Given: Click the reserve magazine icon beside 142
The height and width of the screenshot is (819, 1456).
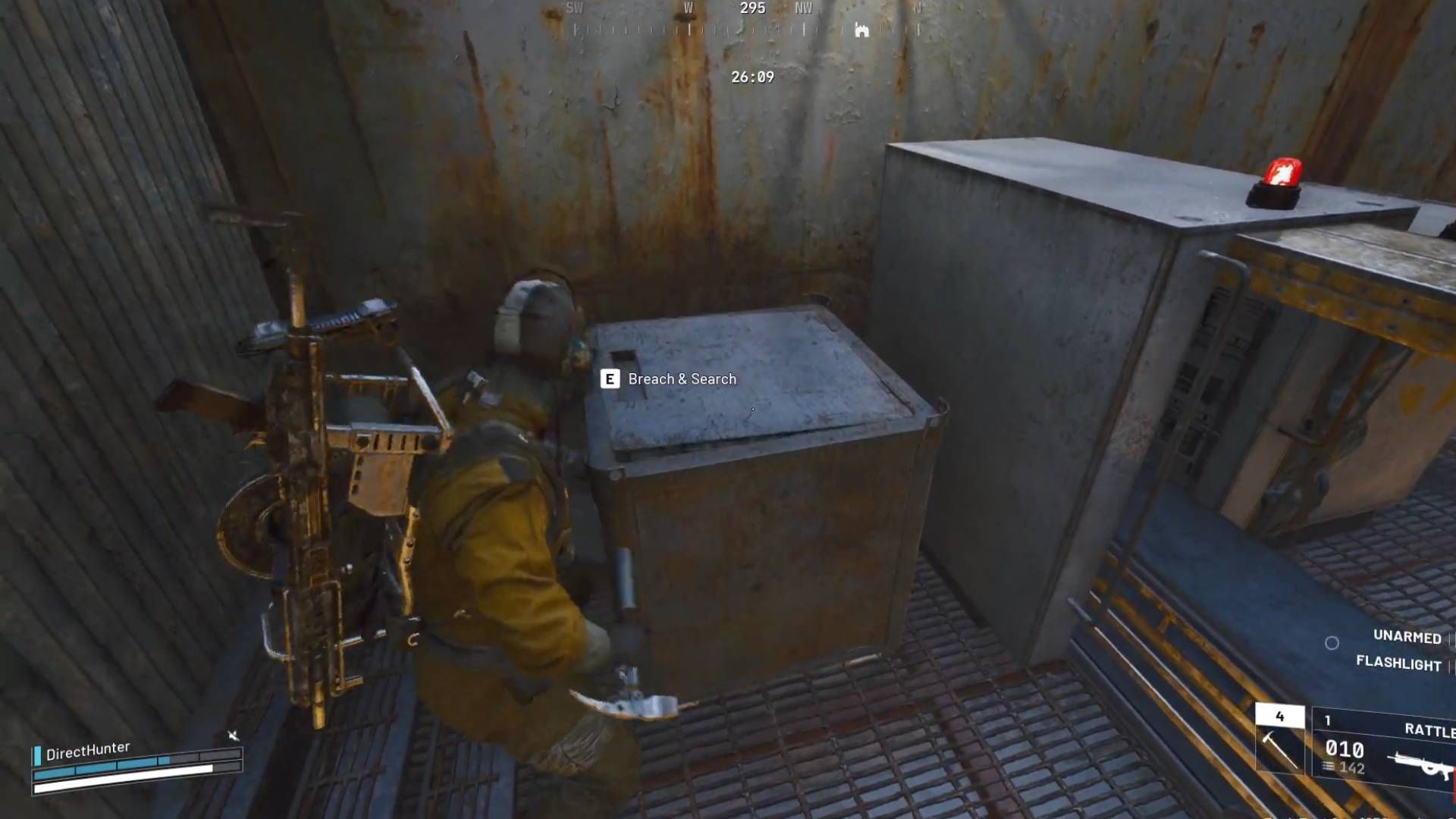Looking at the screenshot, I should coord(1328,767).
